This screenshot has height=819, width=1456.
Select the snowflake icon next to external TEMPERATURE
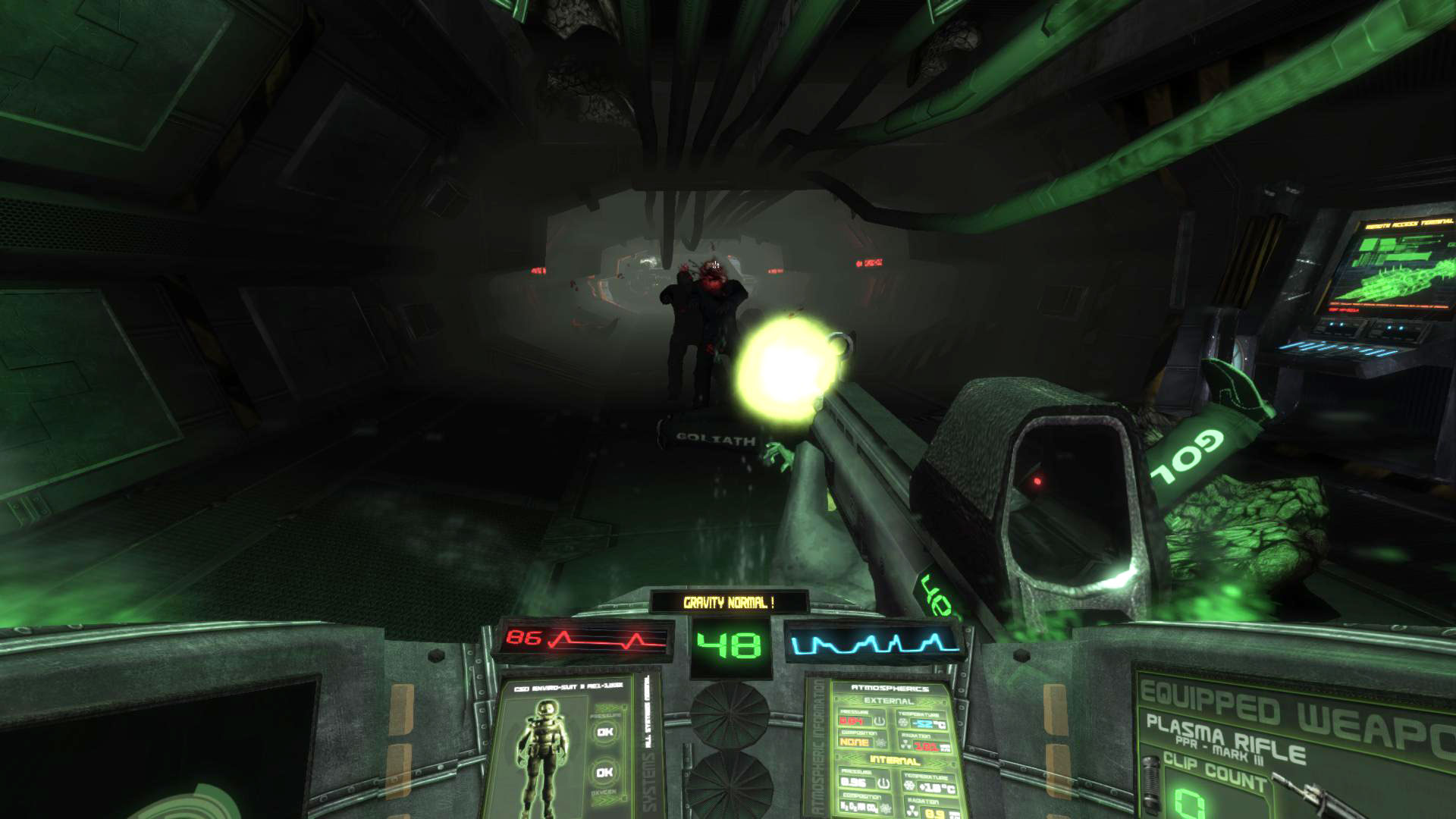tap(903, 722)
